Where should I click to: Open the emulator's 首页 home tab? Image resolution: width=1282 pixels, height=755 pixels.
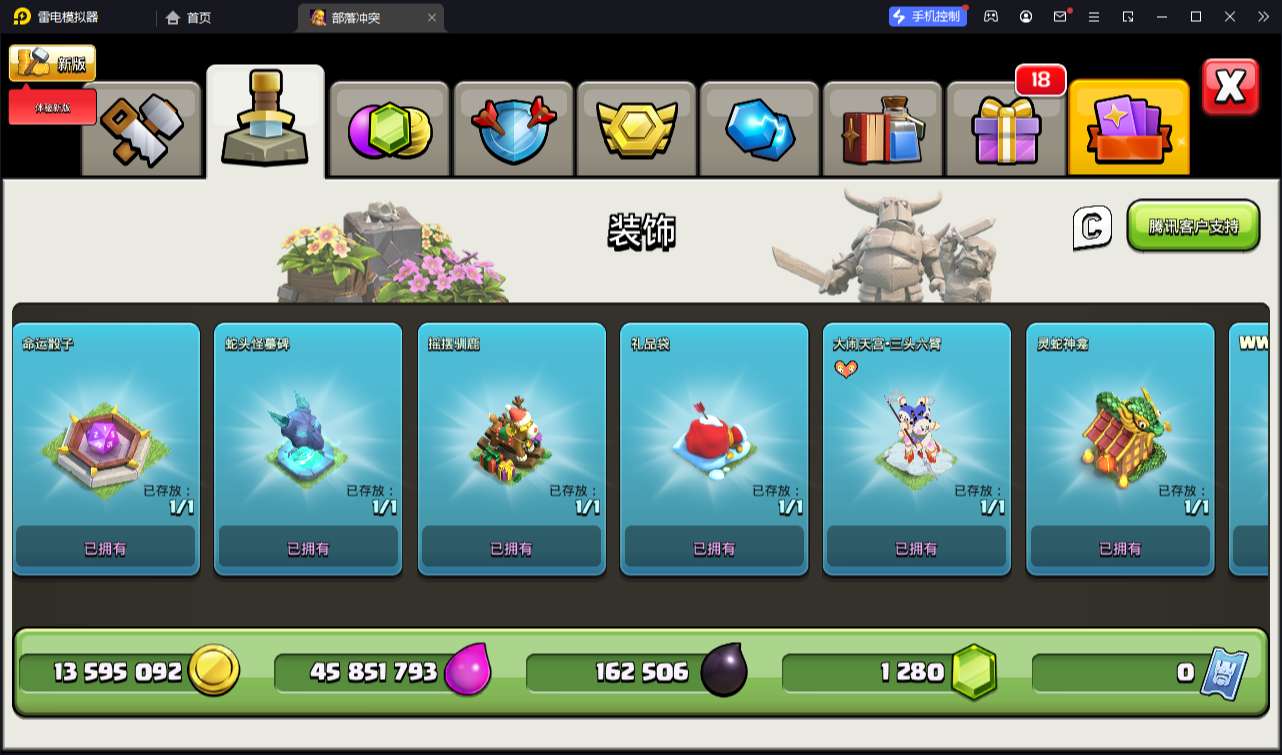pos(189,17)
